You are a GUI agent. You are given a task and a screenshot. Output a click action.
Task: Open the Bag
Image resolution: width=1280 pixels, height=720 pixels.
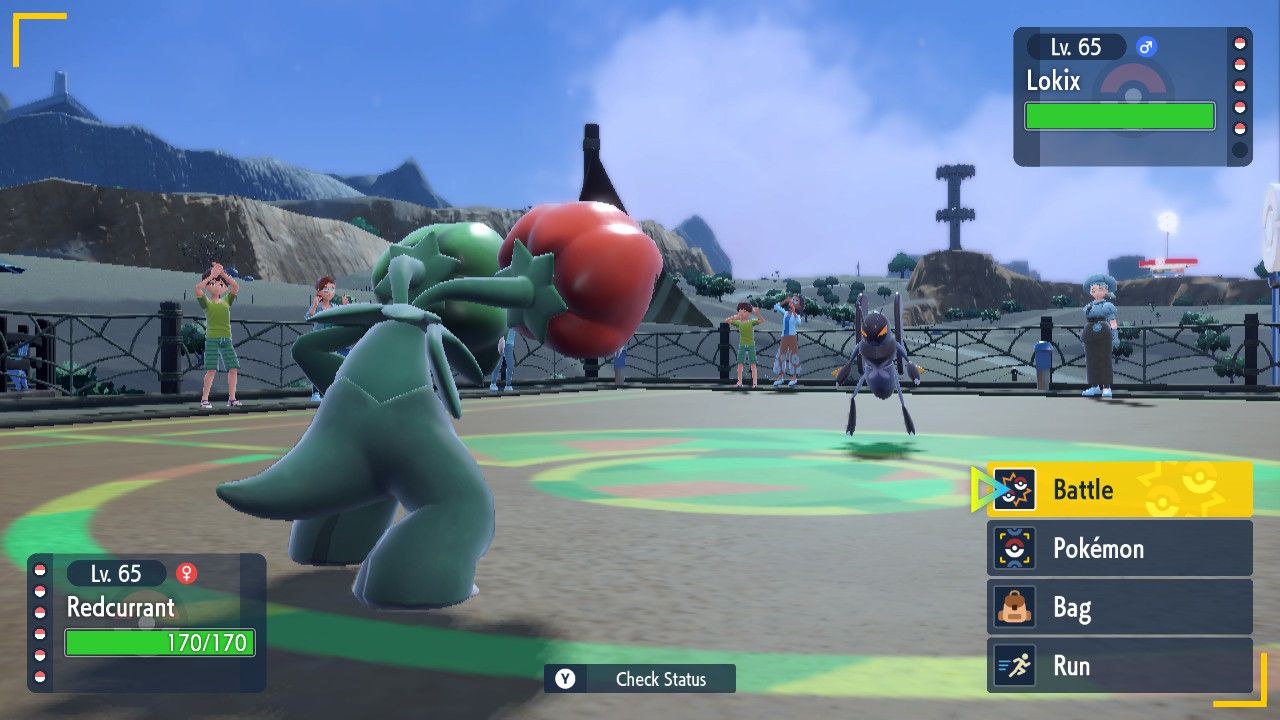point(1120,607)
